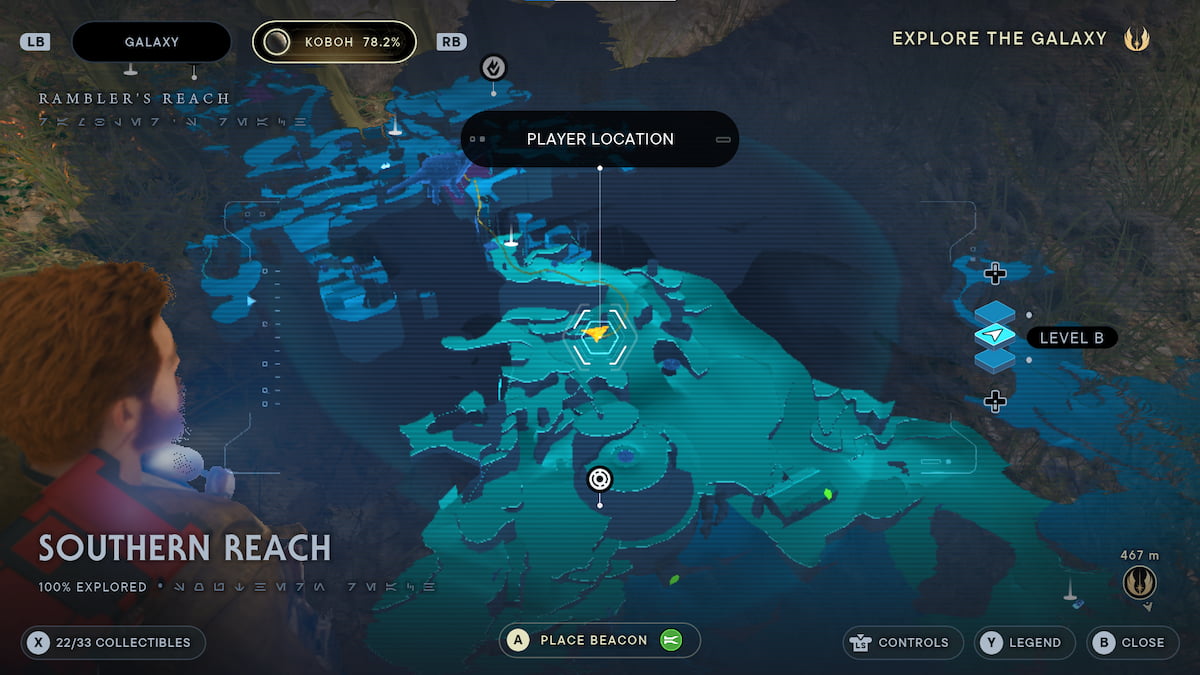Go down one map level
Viewport: 1200px width, 675px height.
pyautogui.click(x=994, y=401)
